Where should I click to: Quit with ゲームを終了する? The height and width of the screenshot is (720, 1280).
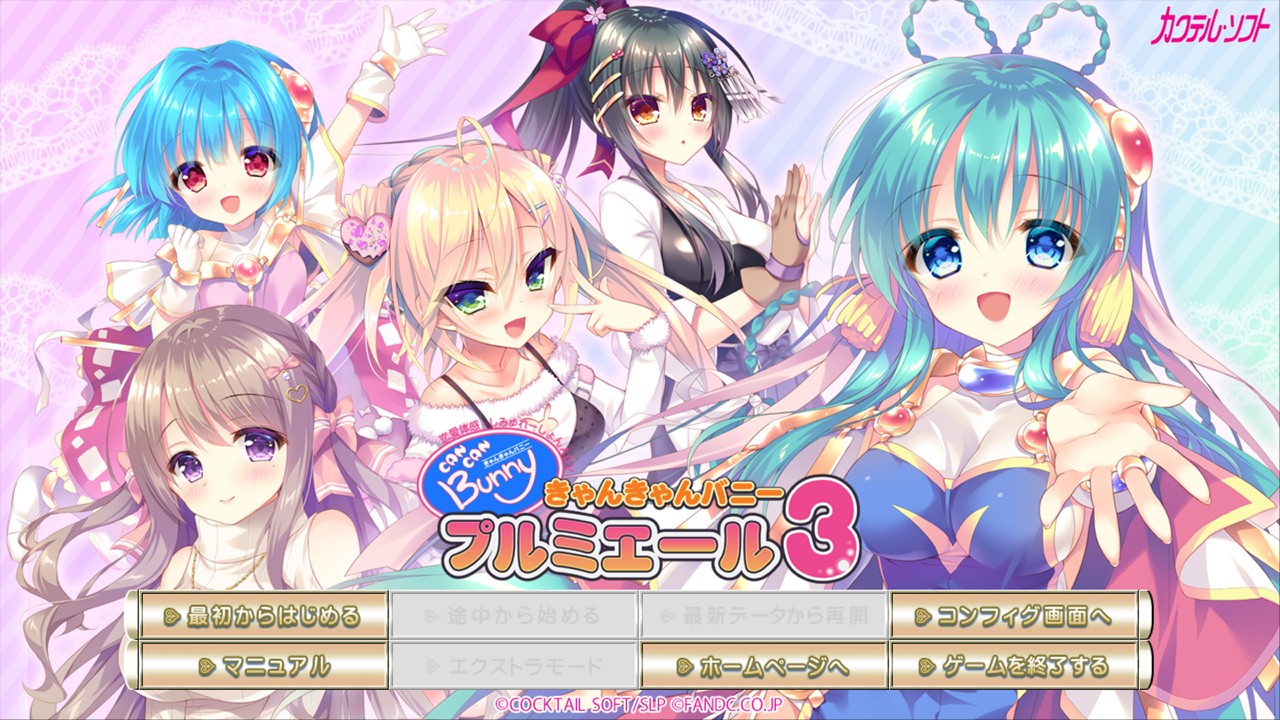click(x=1014, y=665)
